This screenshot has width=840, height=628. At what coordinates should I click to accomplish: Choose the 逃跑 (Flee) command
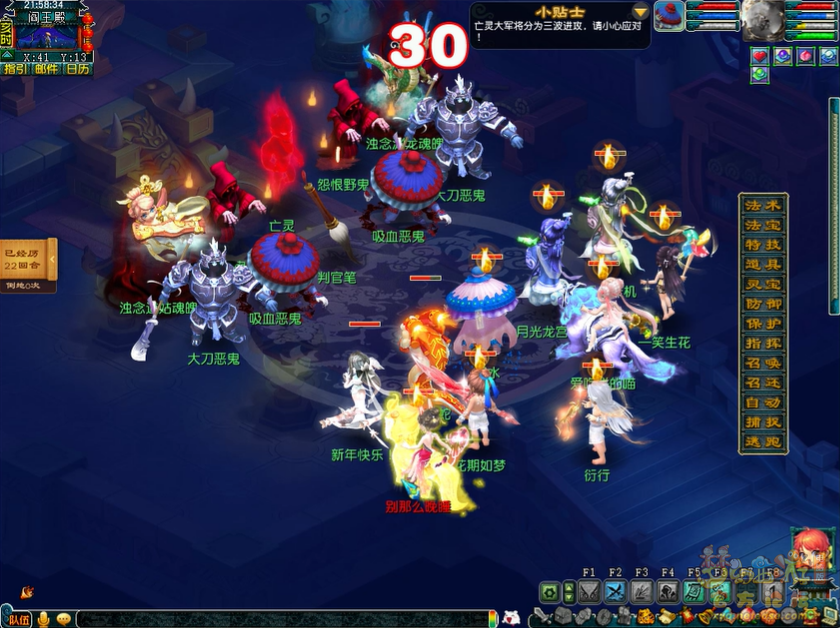(x=764, y=441)
